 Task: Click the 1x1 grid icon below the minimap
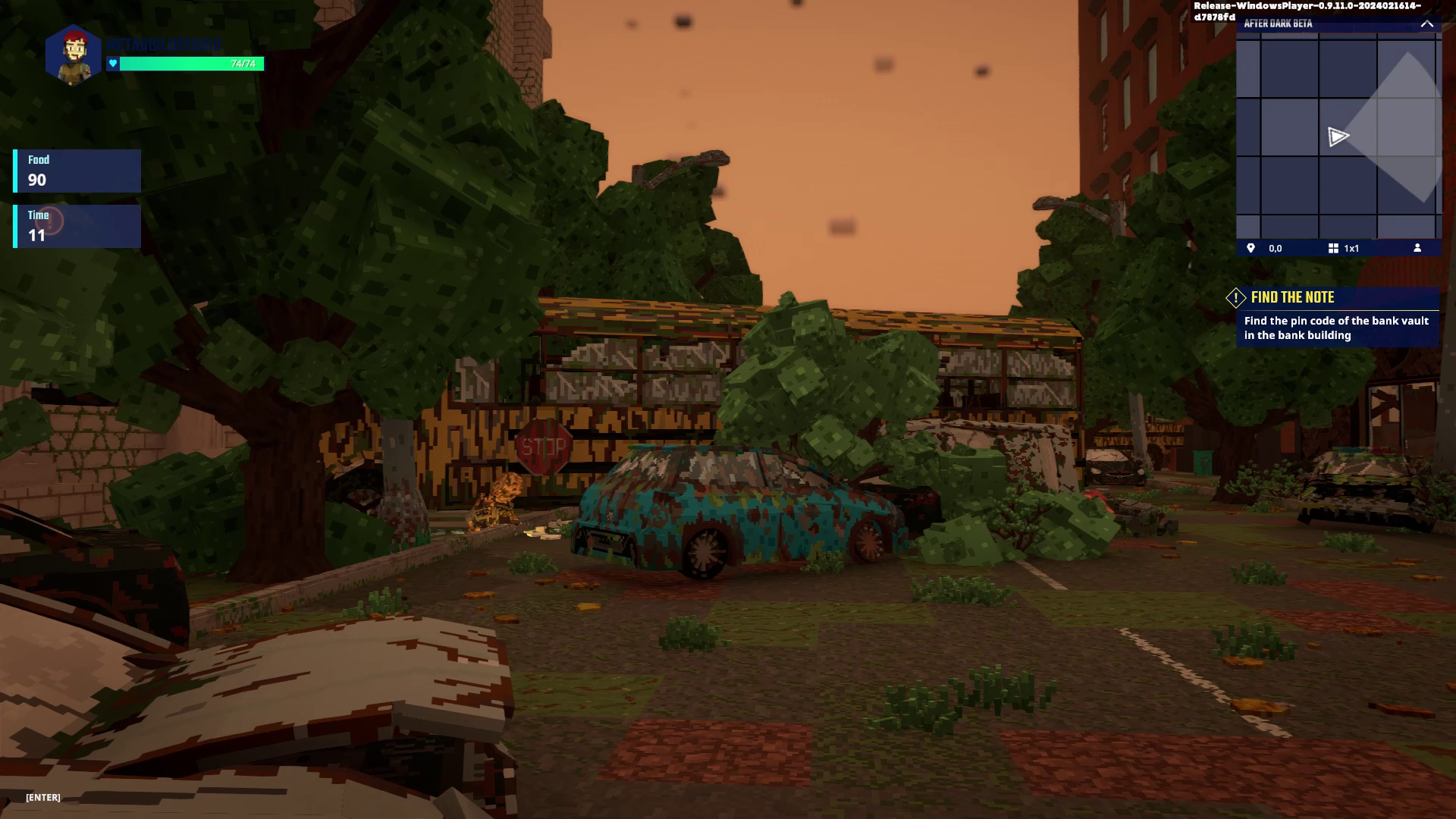[1333, 247]
